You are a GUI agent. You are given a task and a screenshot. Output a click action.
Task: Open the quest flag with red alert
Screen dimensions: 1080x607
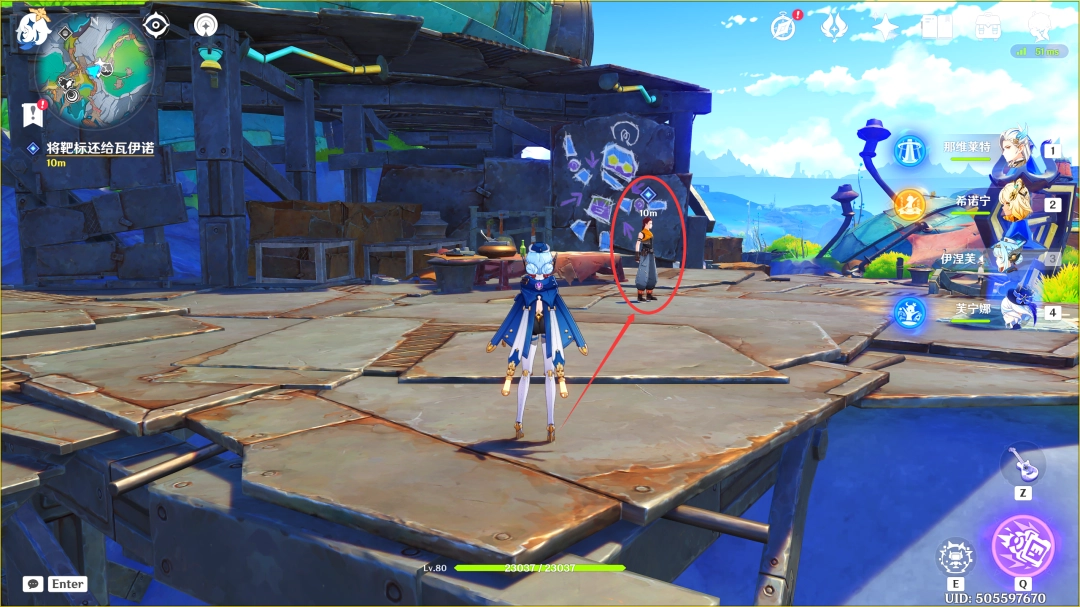click(32, 114)
